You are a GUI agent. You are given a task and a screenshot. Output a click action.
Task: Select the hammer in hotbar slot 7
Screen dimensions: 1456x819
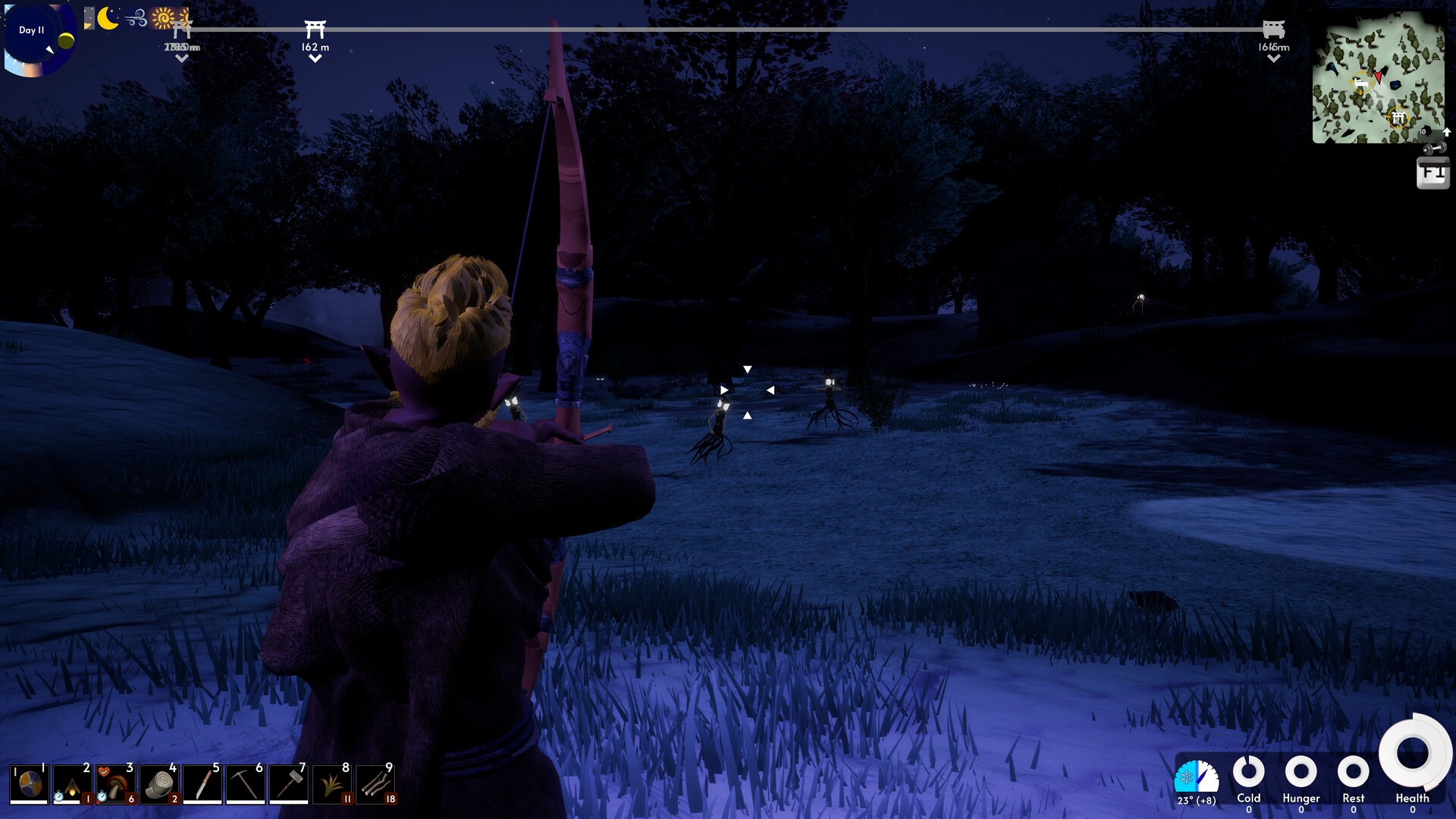point(289,783)
